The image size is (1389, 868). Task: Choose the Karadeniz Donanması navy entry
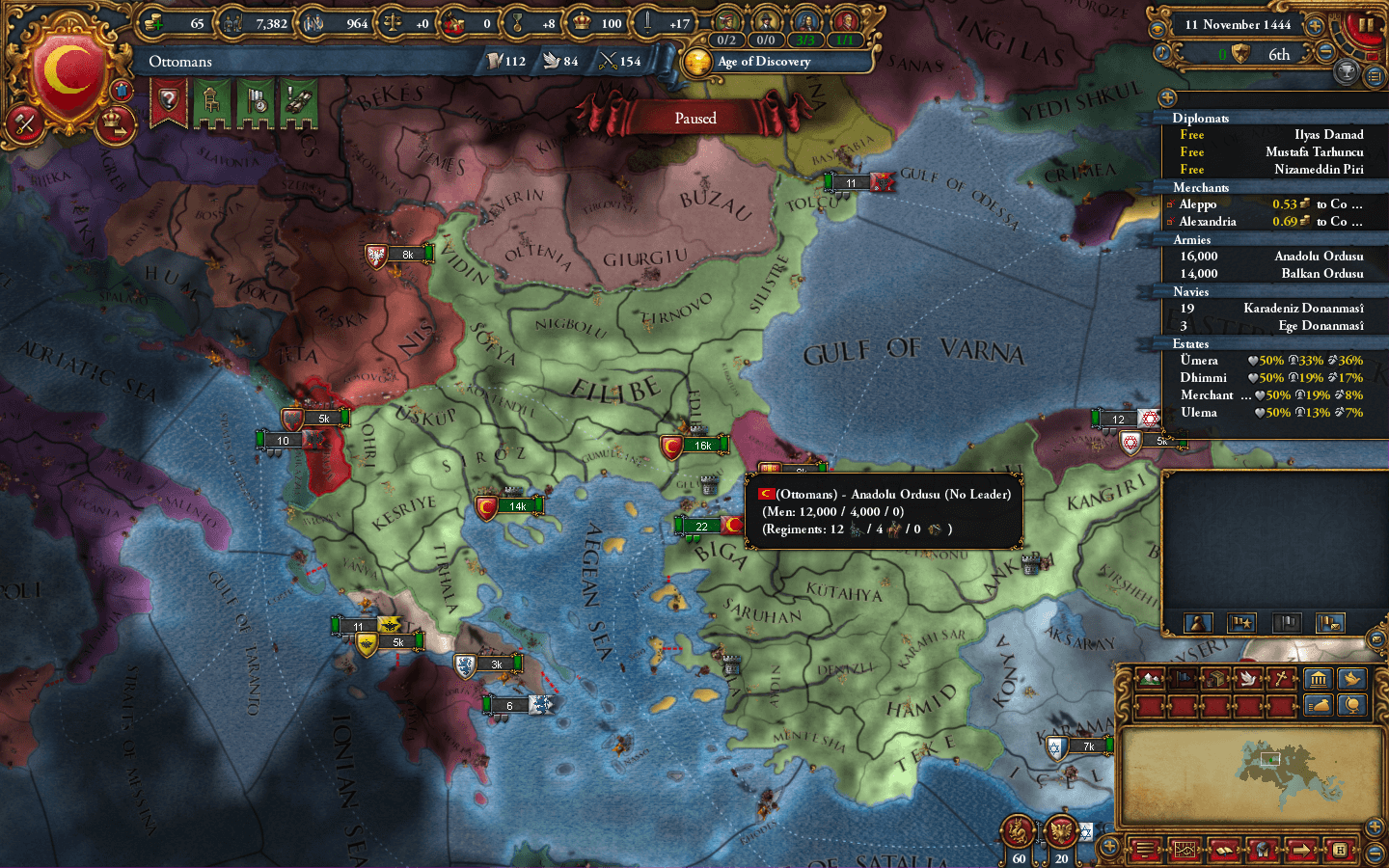tap(1302, 309)
